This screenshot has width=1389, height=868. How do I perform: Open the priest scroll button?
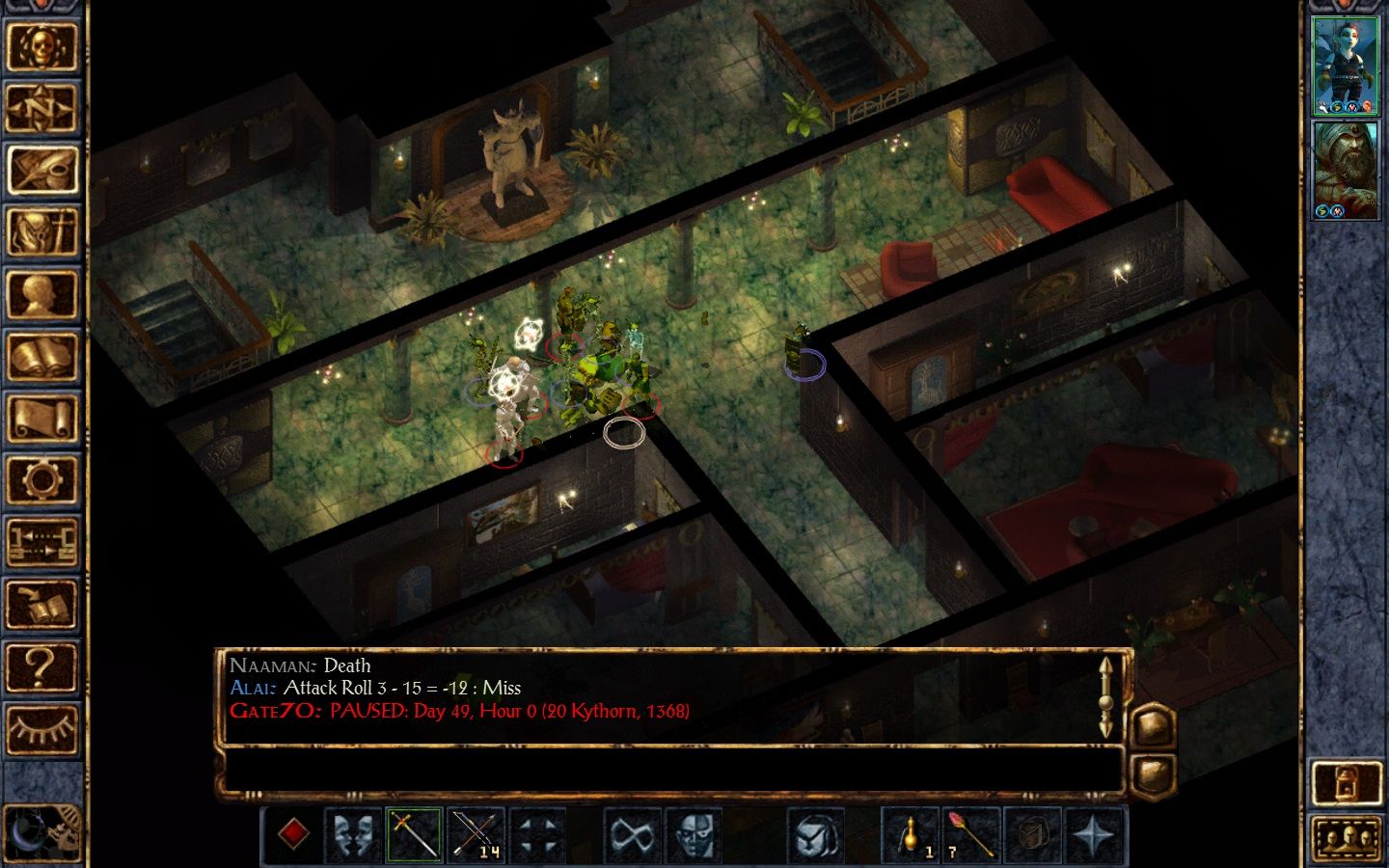coord(41,420)
